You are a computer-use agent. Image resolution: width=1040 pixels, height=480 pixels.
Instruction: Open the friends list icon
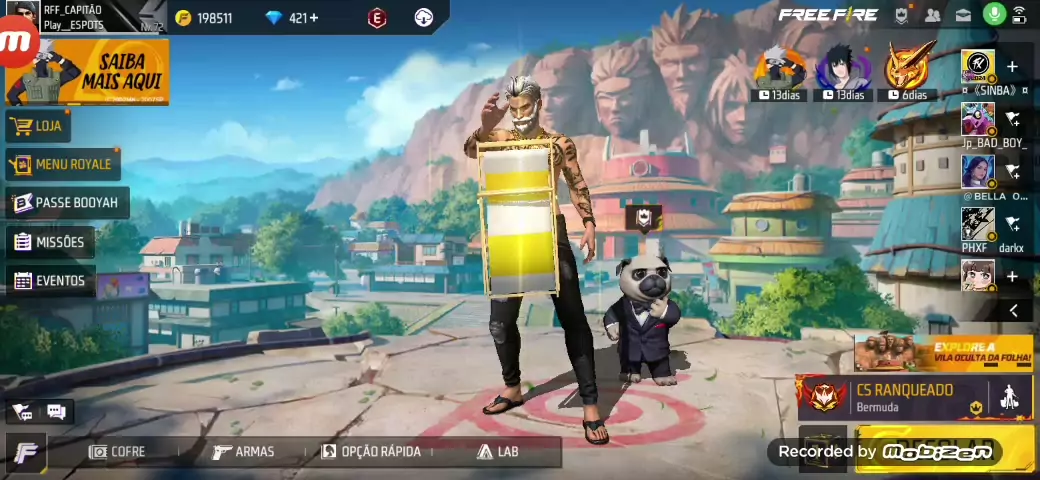click(933, 15)
